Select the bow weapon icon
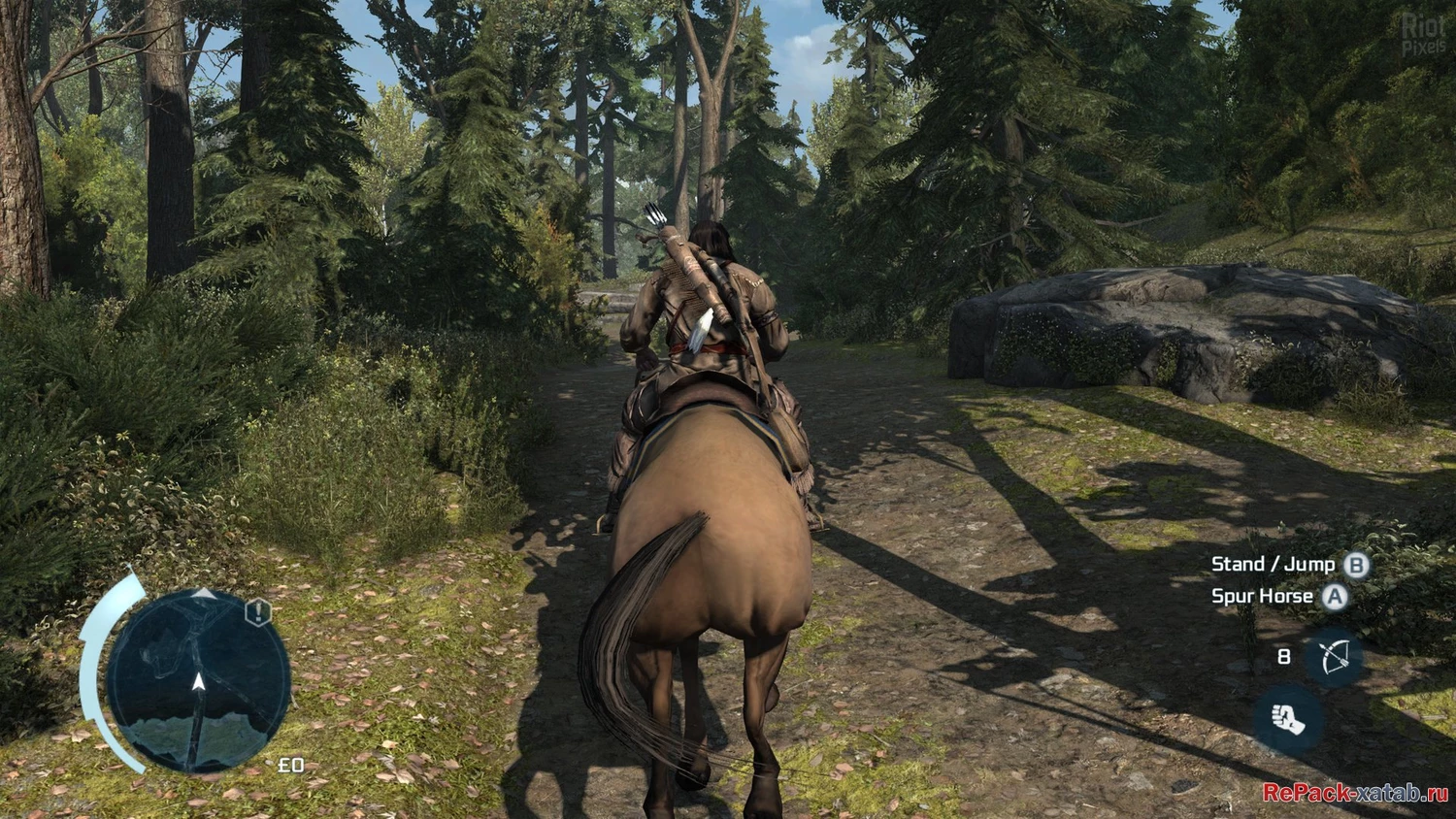1456x819 pixels. pyautogui.click(x=1333, y=658)
